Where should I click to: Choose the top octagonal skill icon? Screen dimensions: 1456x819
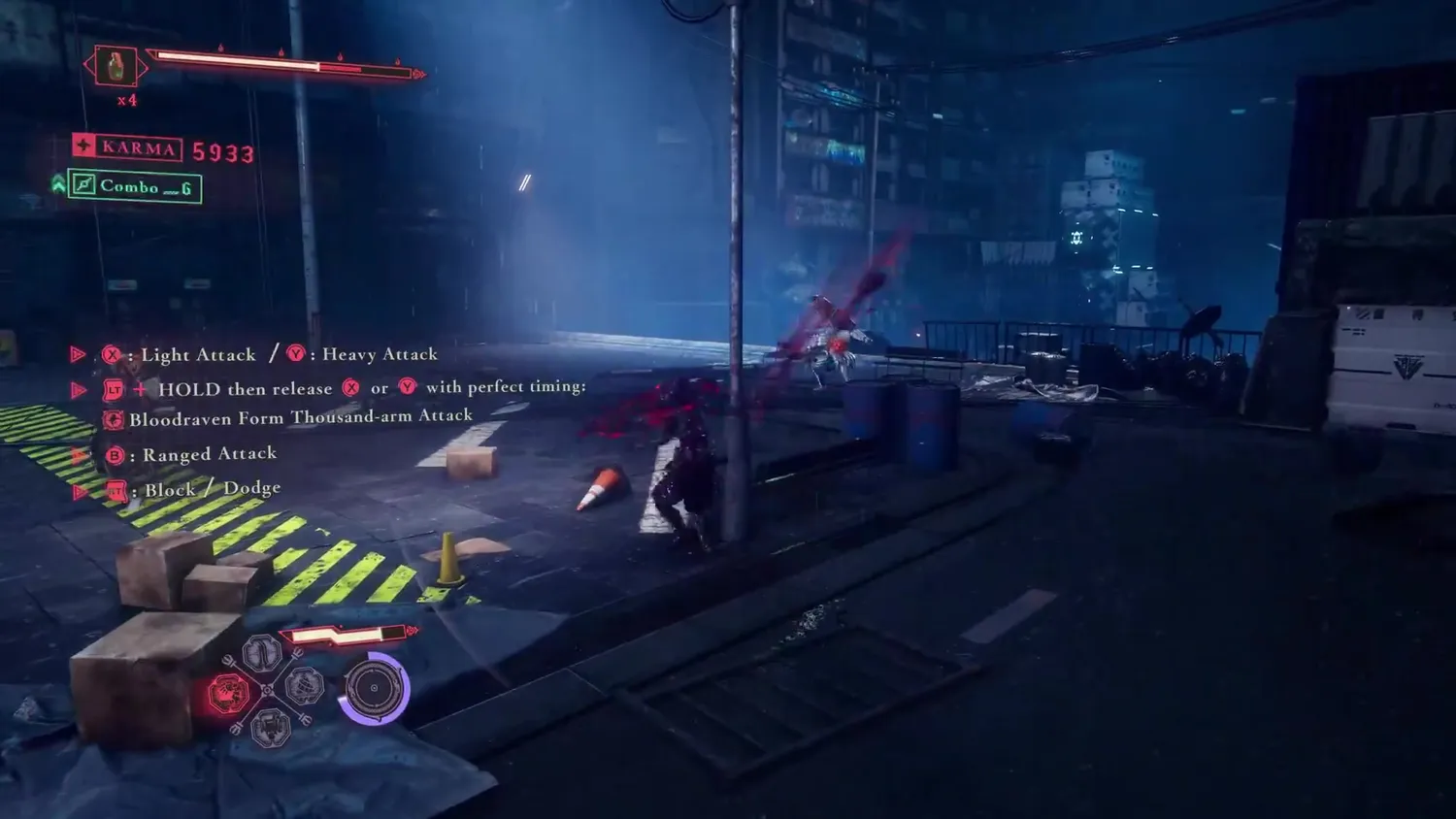pos(262,653)
